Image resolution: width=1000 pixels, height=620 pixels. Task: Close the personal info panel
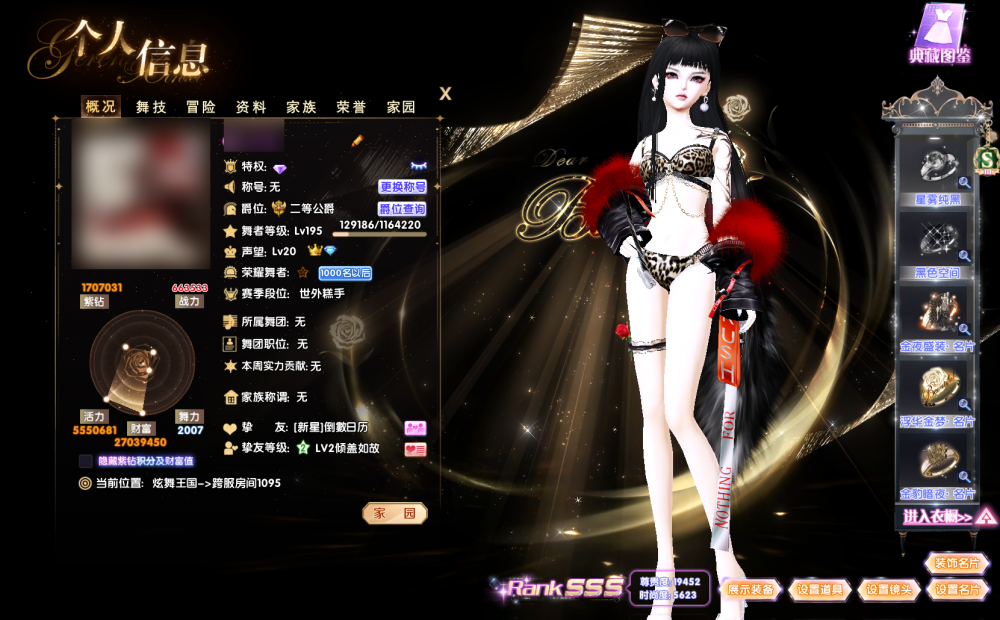(446, 94)
